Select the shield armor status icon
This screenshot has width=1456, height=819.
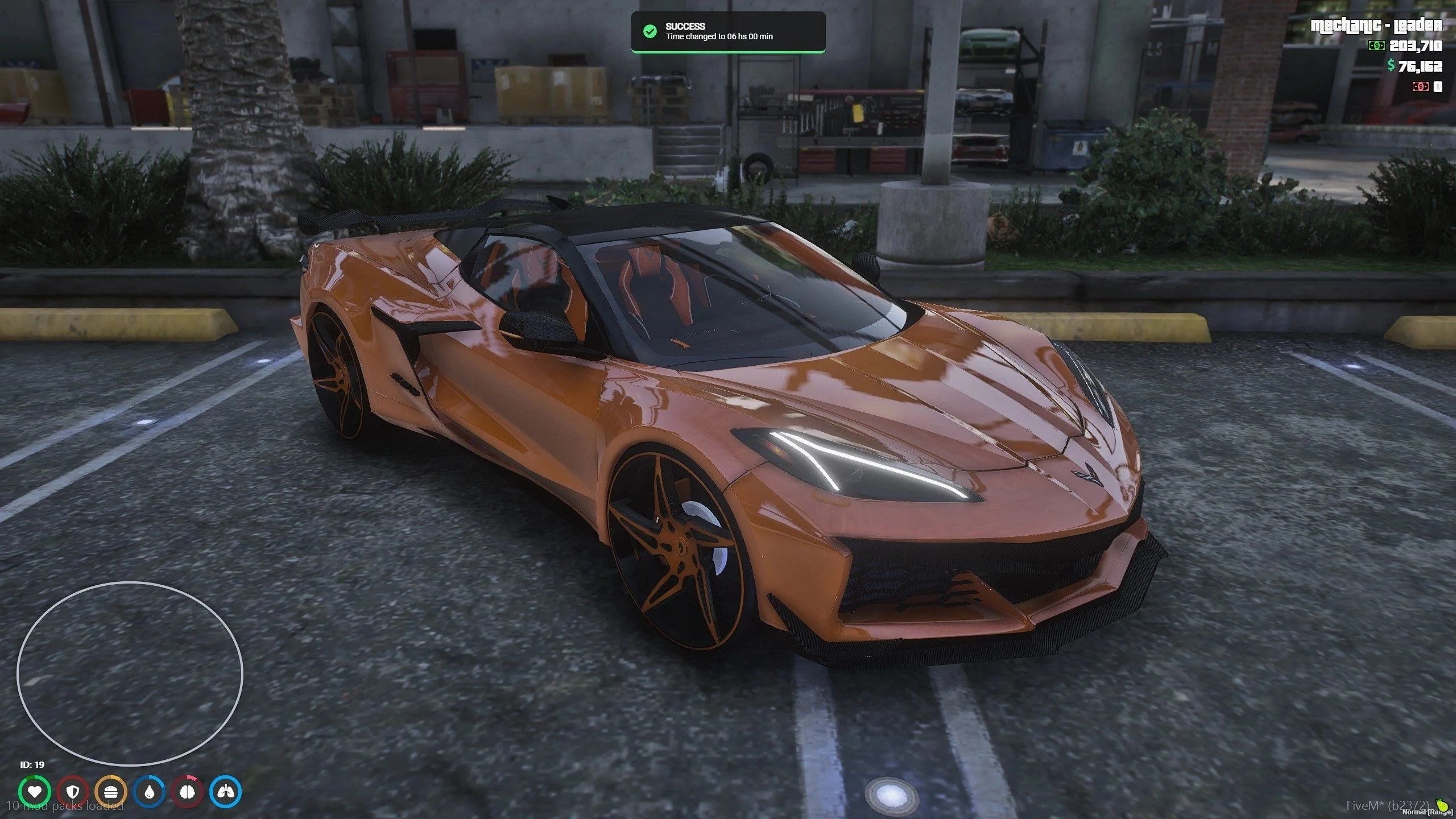click(x=73, y=791)
